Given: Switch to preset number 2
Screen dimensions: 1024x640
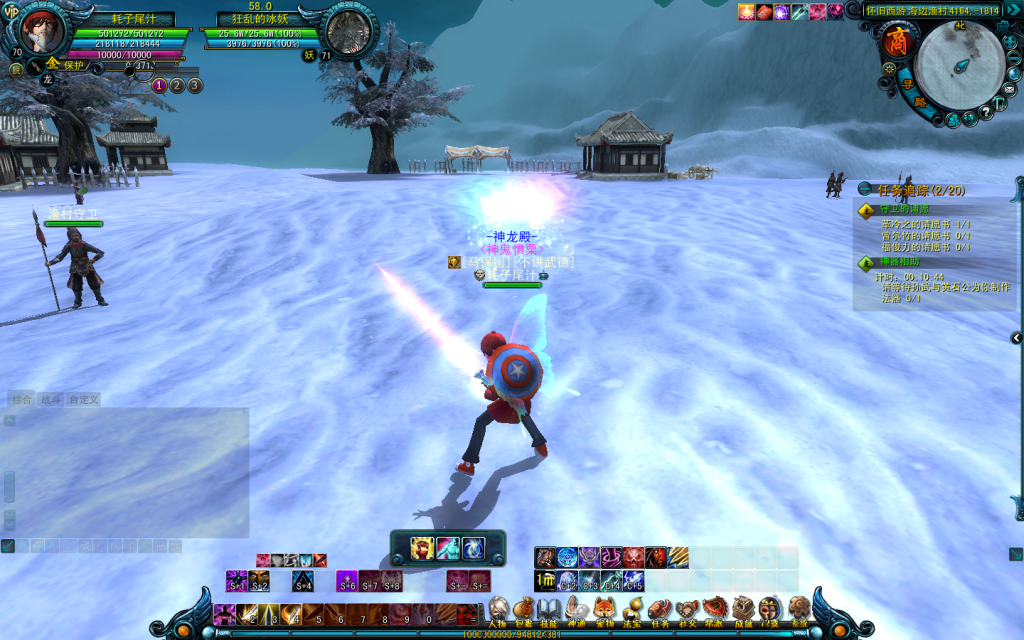Looking at the screenshot, I should [x=177, y=85].
